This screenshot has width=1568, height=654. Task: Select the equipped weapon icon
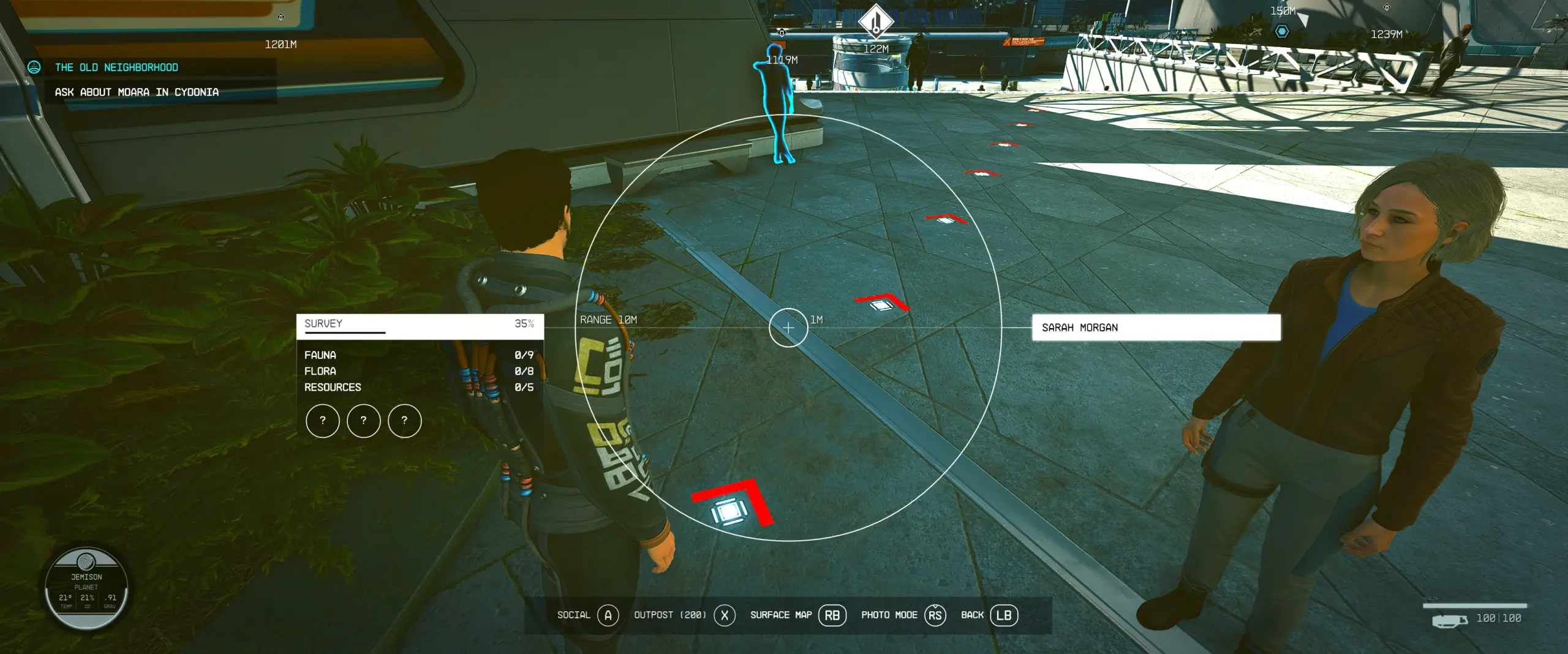point(1449,620)
